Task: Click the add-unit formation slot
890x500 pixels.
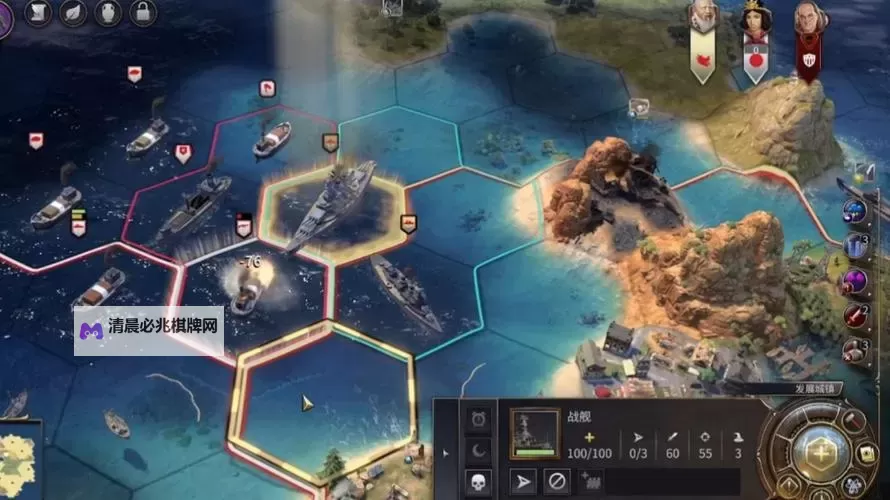Action: (x=589, y=481)
